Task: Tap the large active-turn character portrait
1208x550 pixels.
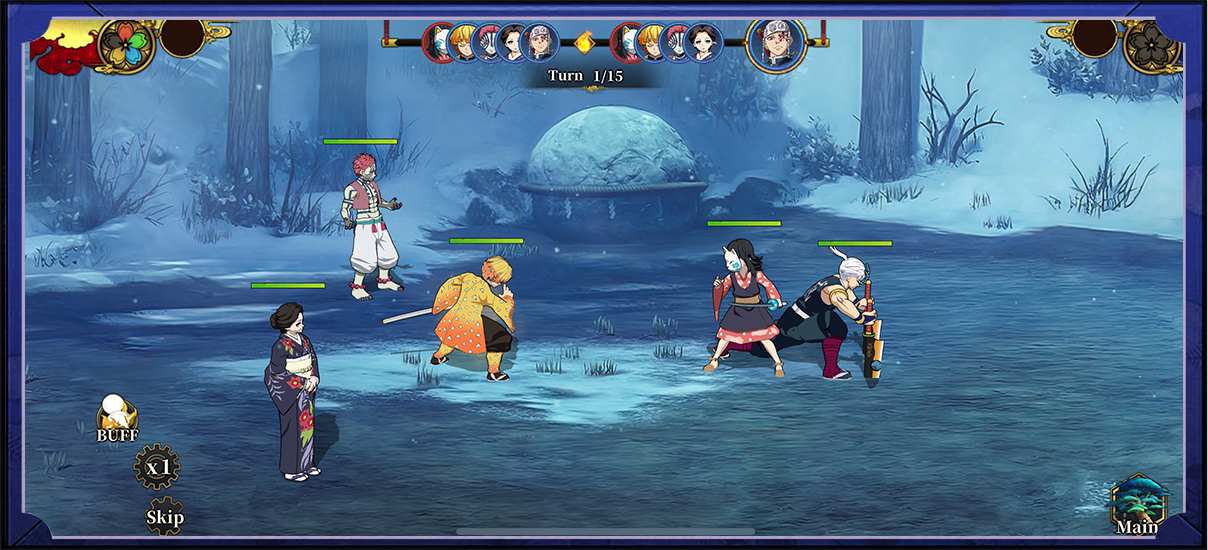Action: 776,43
